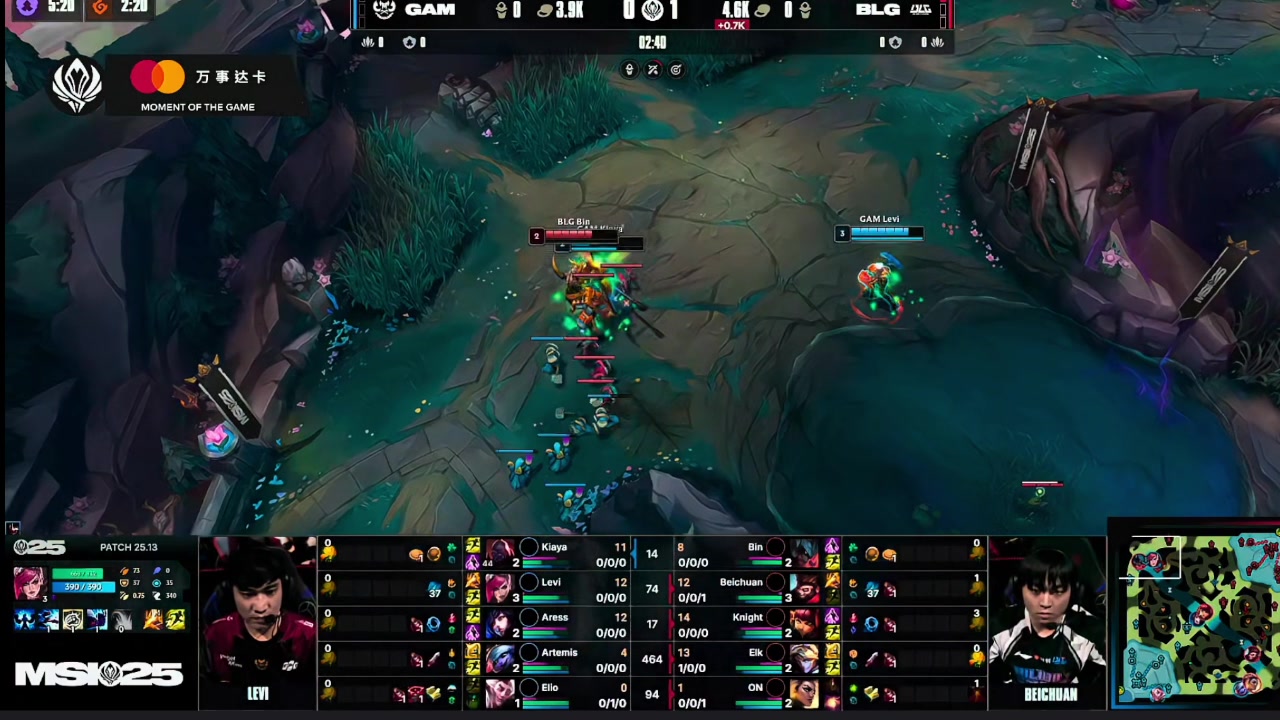
Task: Select the crossed-swords icon beside the game clock
Action: 654,70
